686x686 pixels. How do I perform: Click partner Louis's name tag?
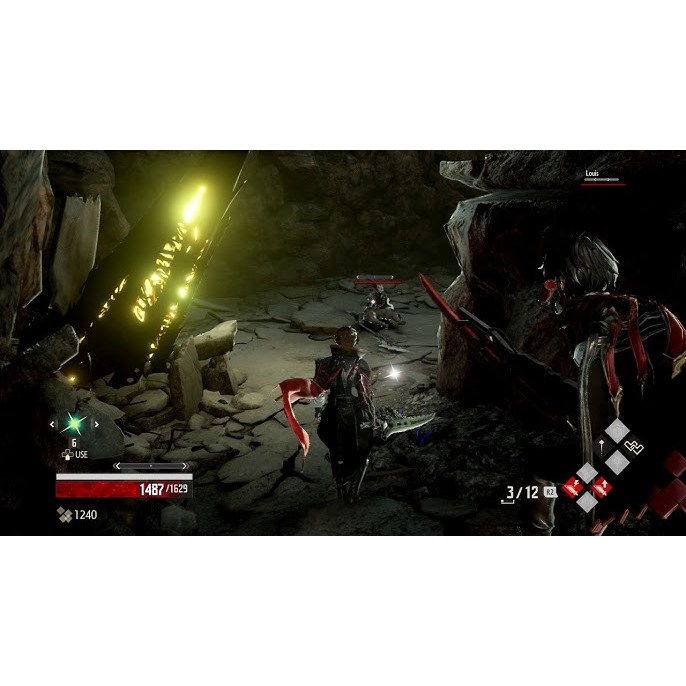click(594, 174)
